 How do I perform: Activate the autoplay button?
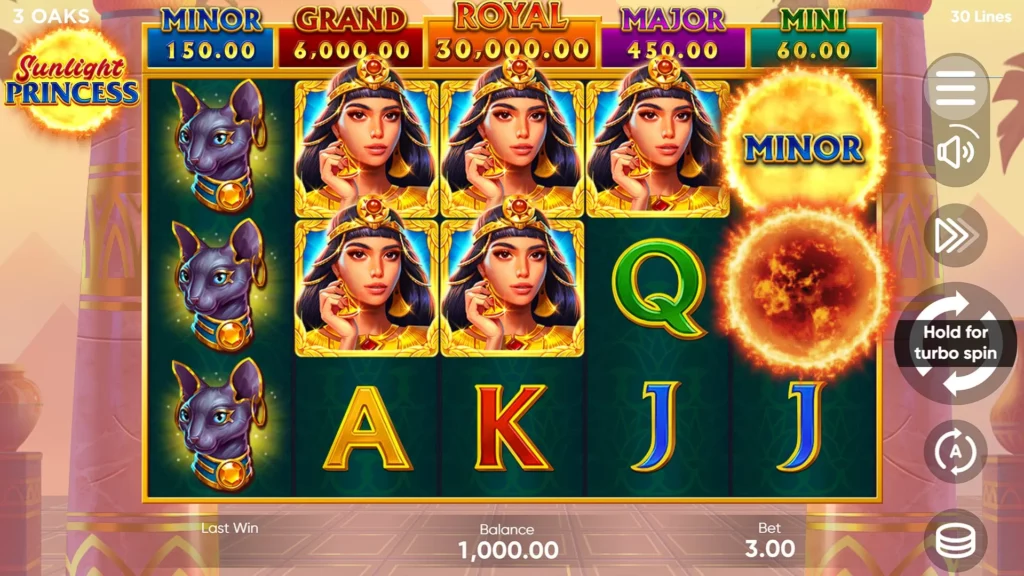(955, 451)
